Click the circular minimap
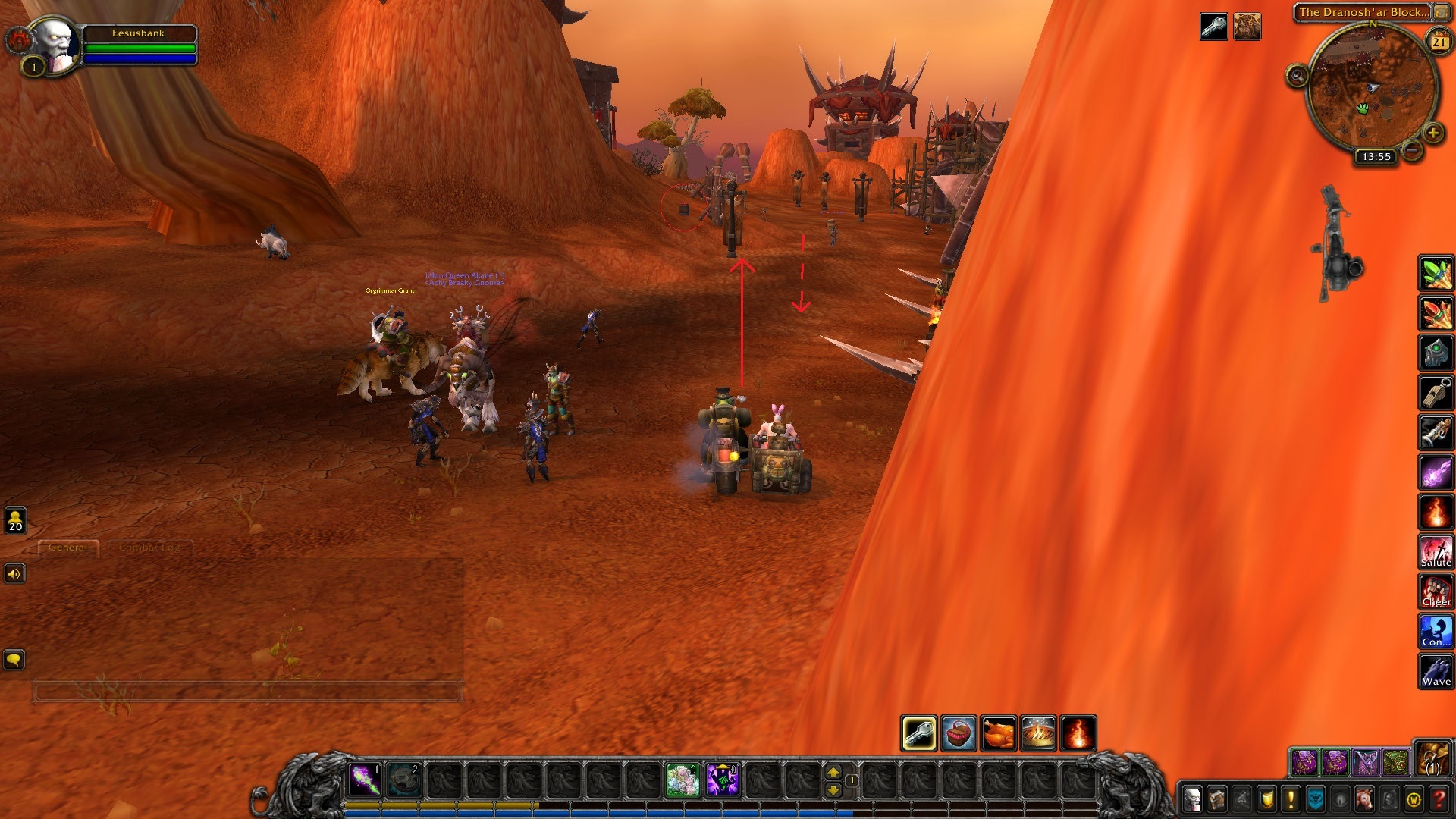This screenshot has height=819, width=1456. point(1371,87)
